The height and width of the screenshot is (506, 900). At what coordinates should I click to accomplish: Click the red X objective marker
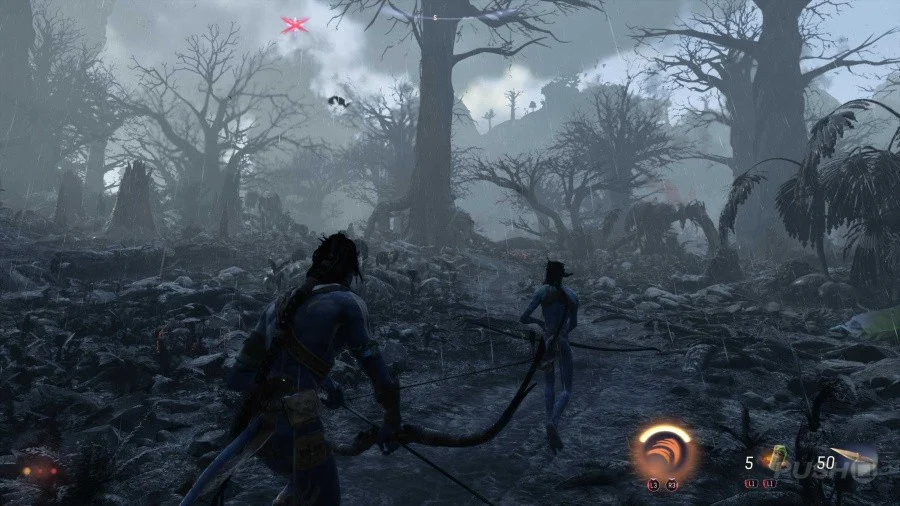[294, 25]
